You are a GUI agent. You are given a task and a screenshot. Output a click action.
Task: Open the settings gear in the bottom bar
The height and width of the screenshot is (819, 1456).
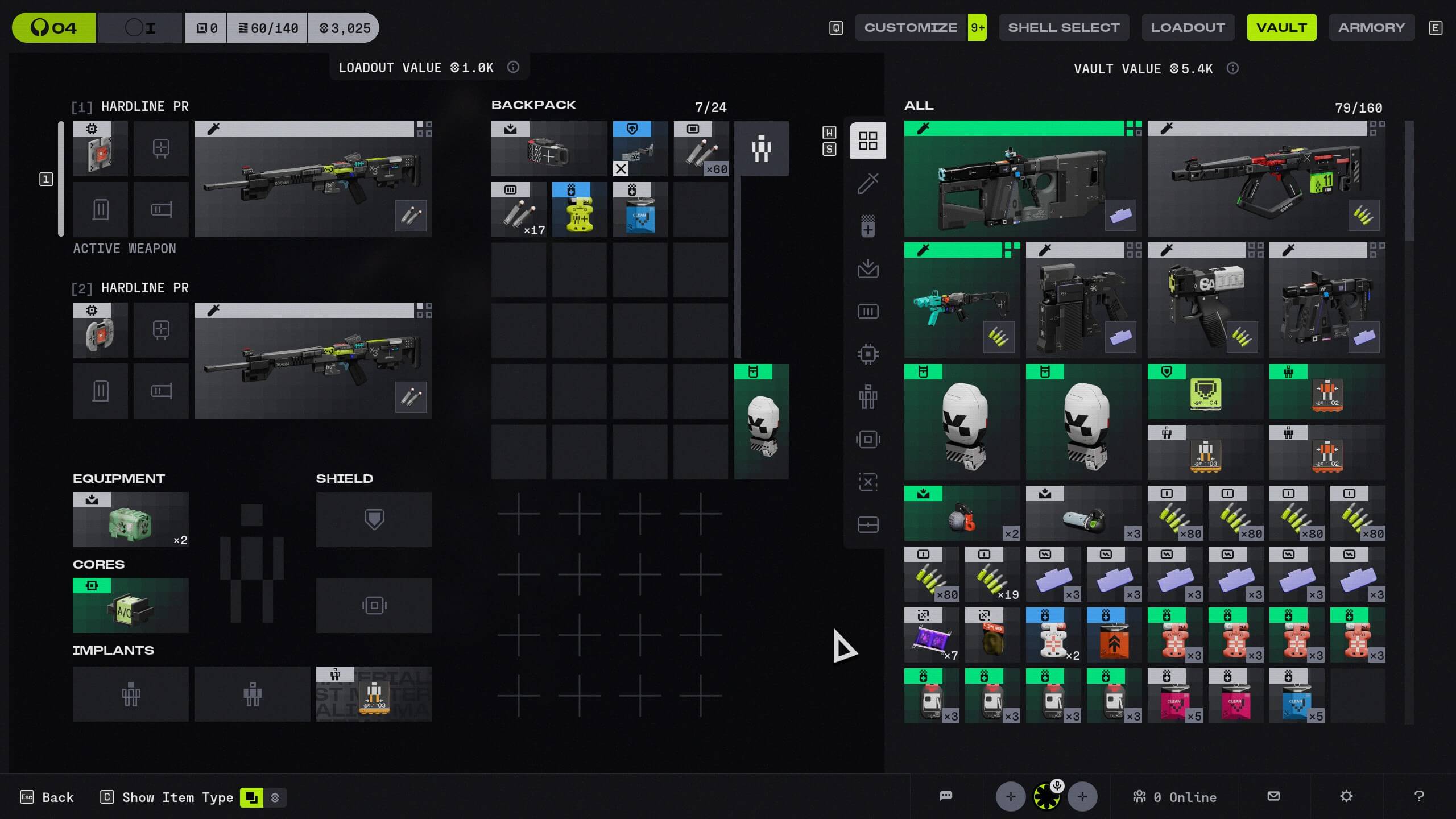[1347, 796]
